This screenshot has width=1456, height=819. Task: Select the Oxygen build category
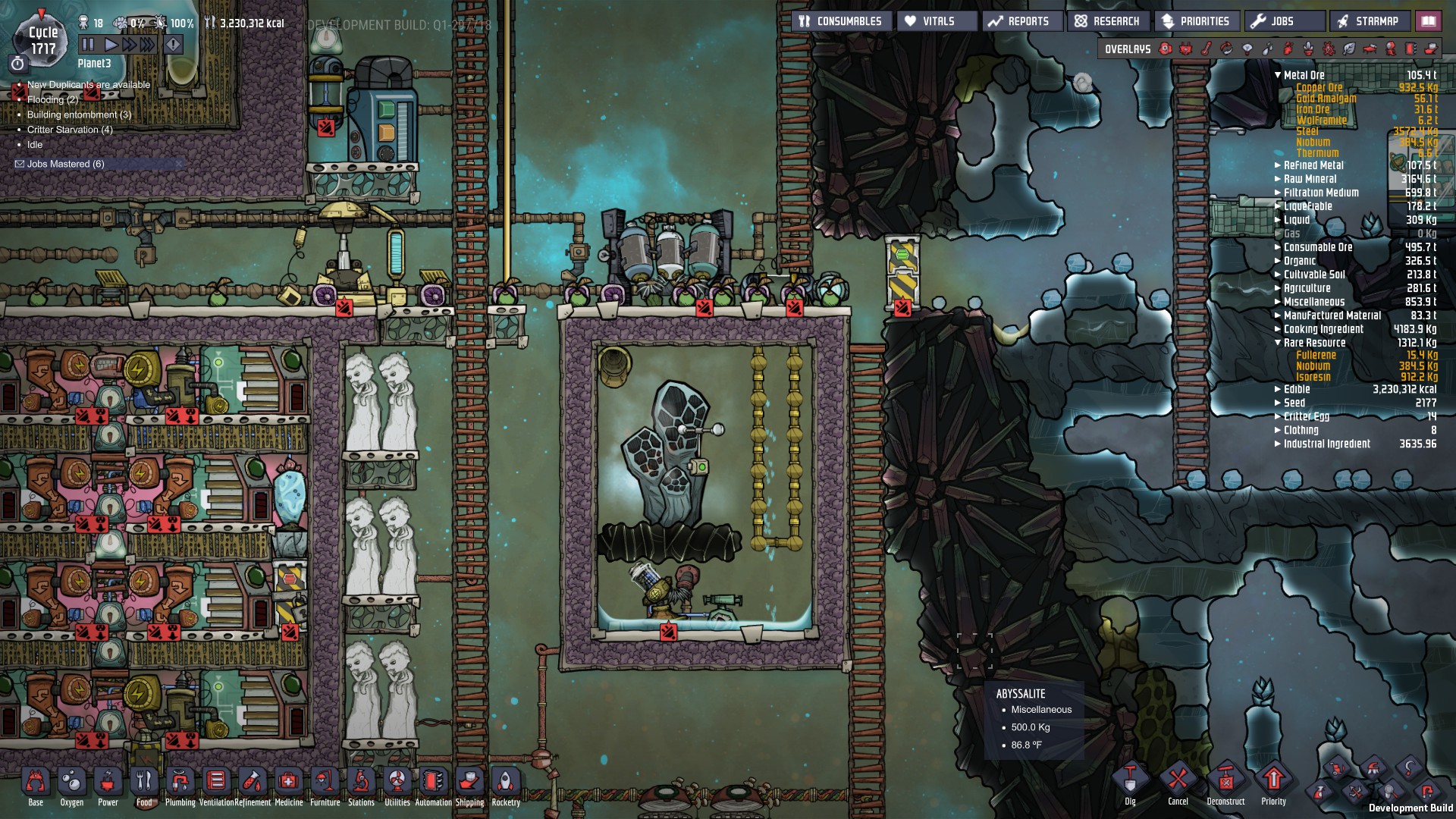[x=72, y=786]
